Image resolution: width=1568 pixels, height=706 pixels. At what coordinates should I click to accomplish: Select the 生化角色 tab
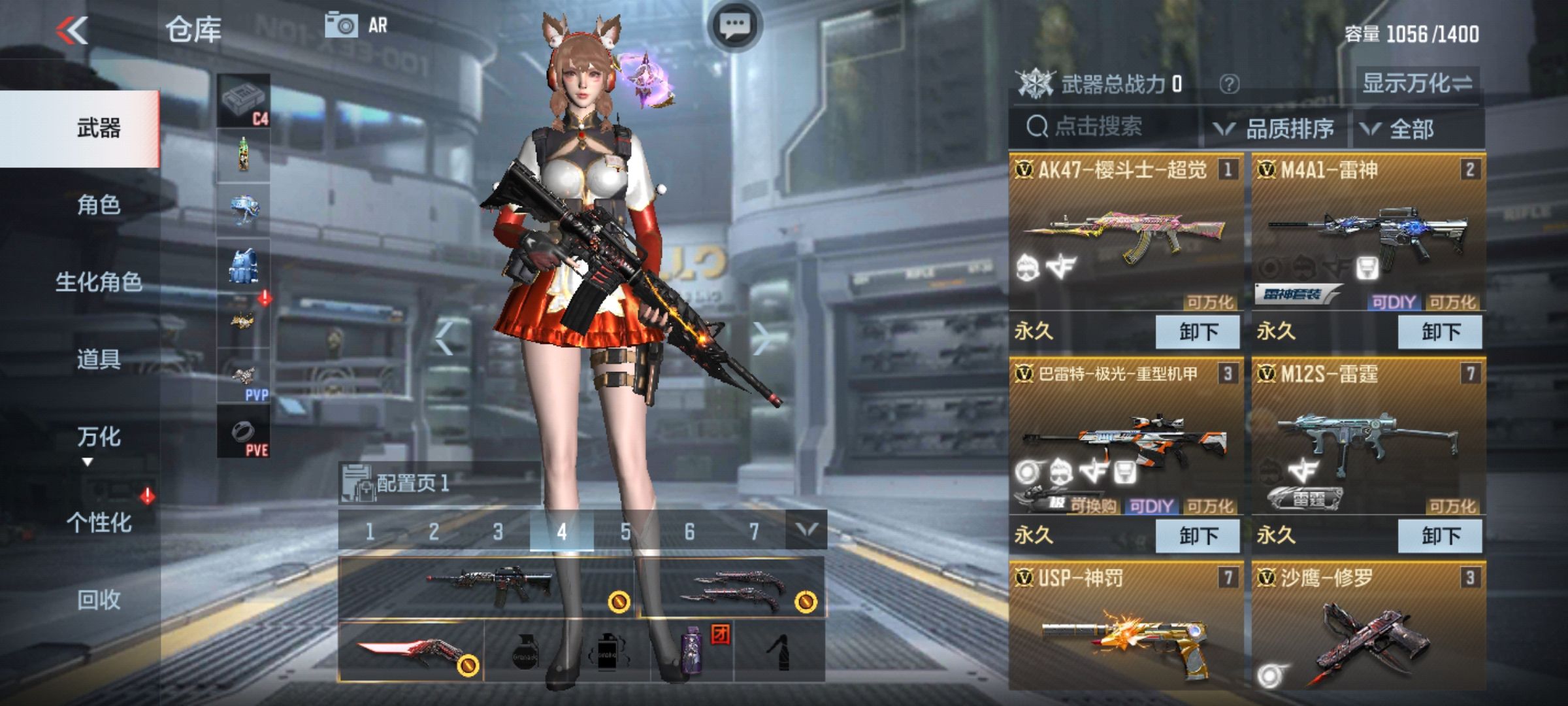pyautogui.click(x=99, y=282)
